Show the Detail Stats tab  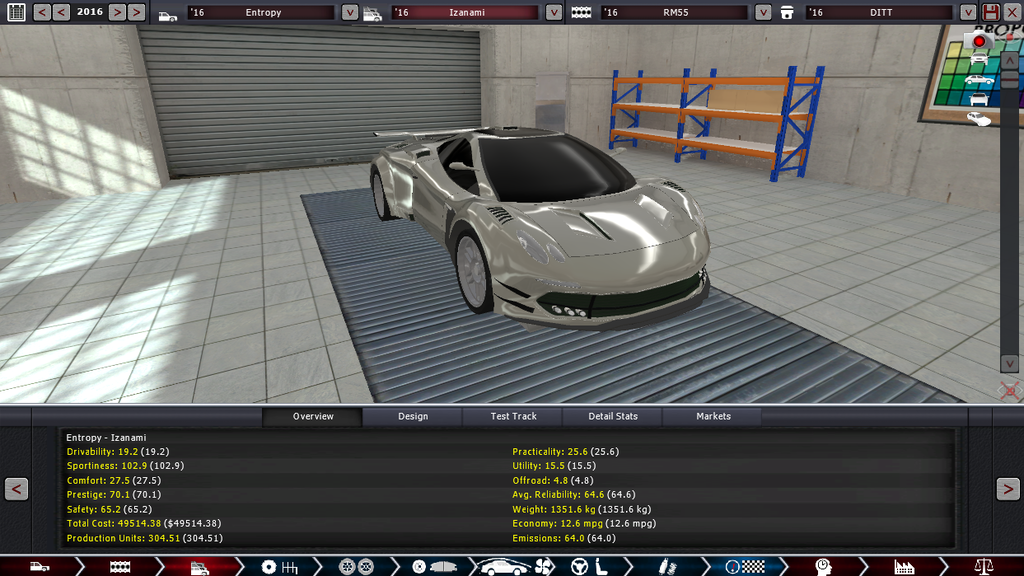point(613,416)
